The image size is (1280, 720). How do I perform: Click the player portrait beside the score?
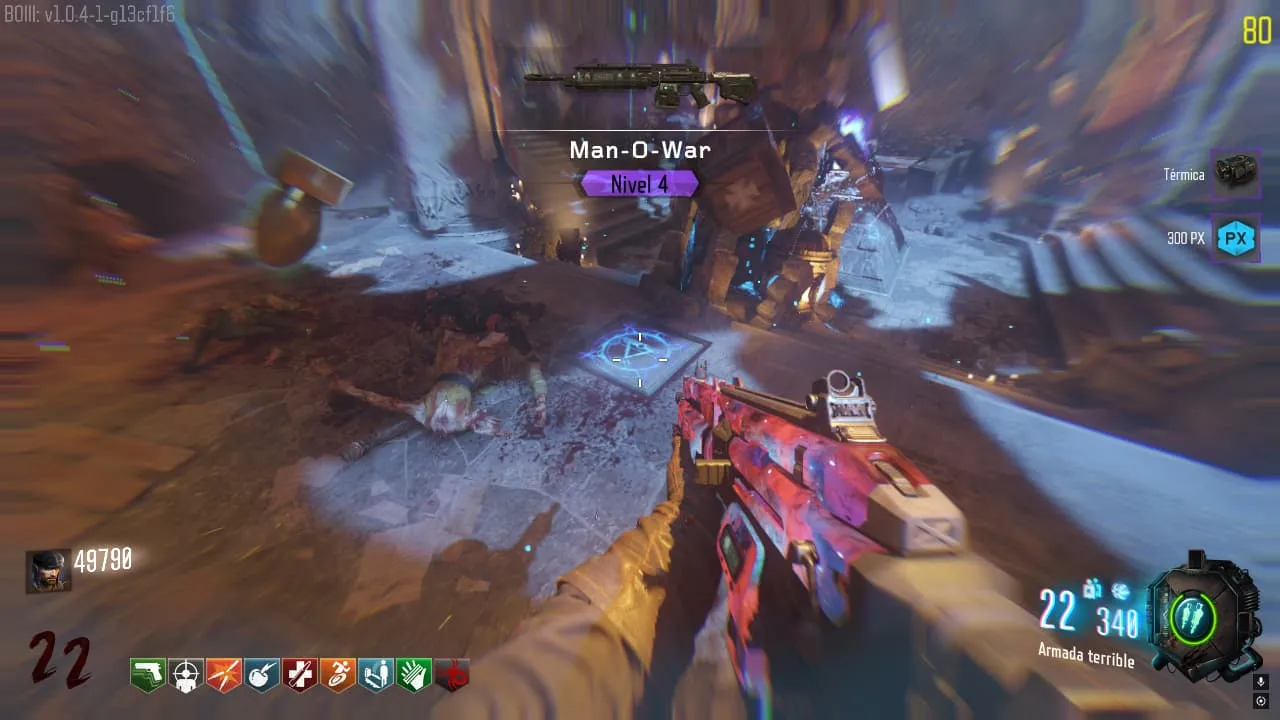tap(48, 571)
